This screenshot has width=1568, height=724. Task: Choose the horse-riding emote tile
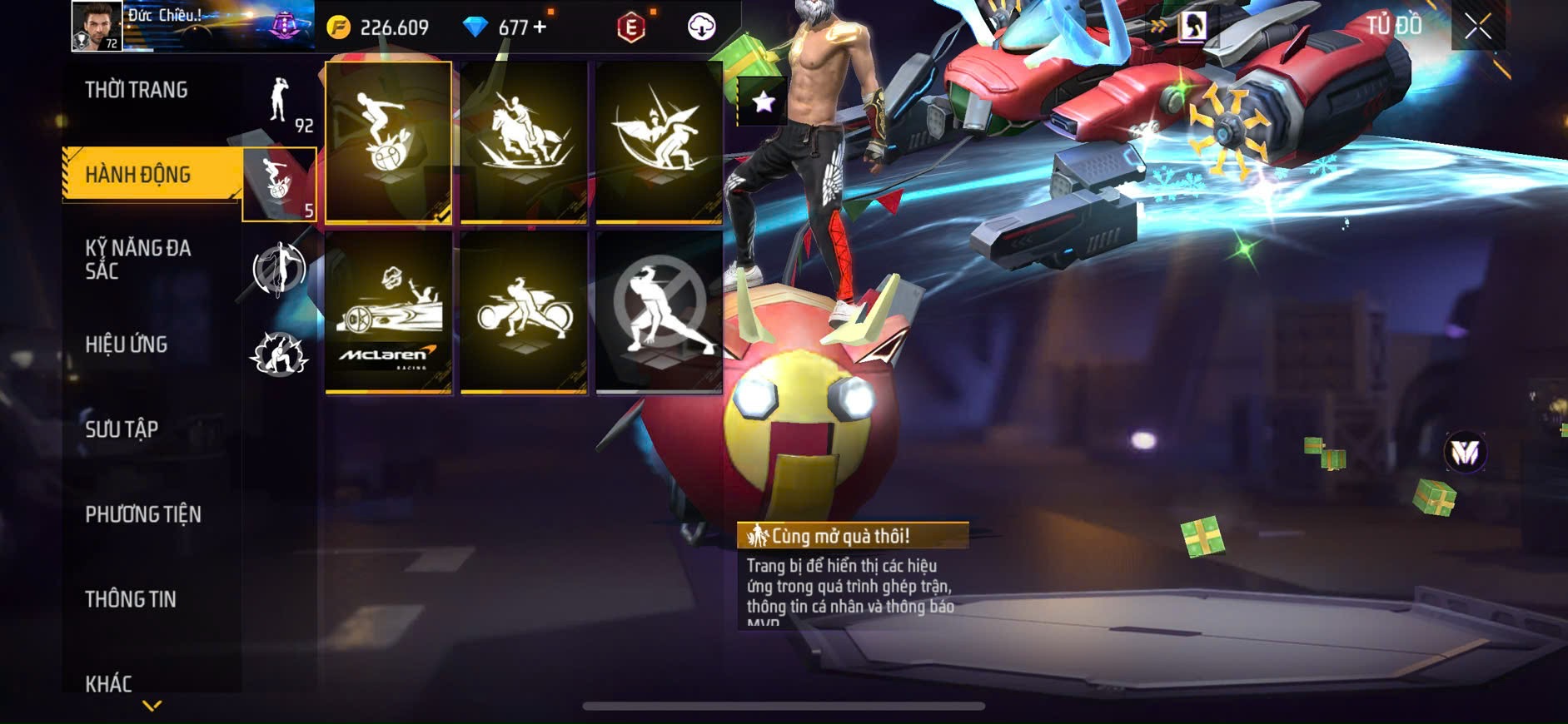[524, 141]
